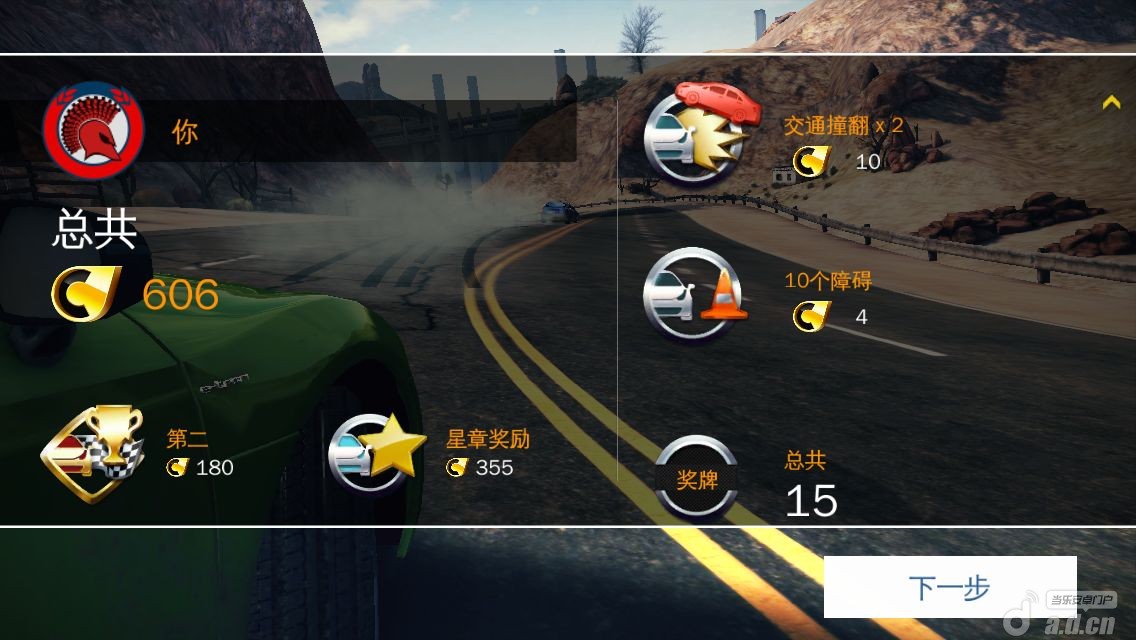
Task: Collapse the rewards list with yellow arrow
Action: point(1110,103)
